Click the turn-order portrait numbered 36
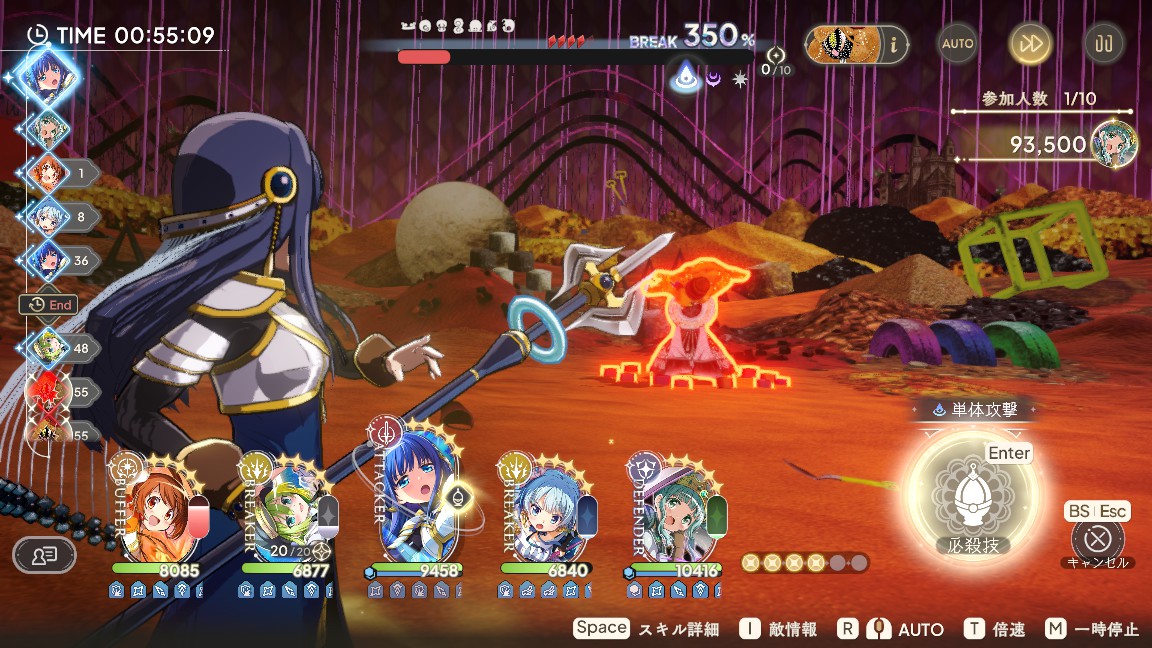The height and width of the screenshot is (648, 1152). point(47,259)
